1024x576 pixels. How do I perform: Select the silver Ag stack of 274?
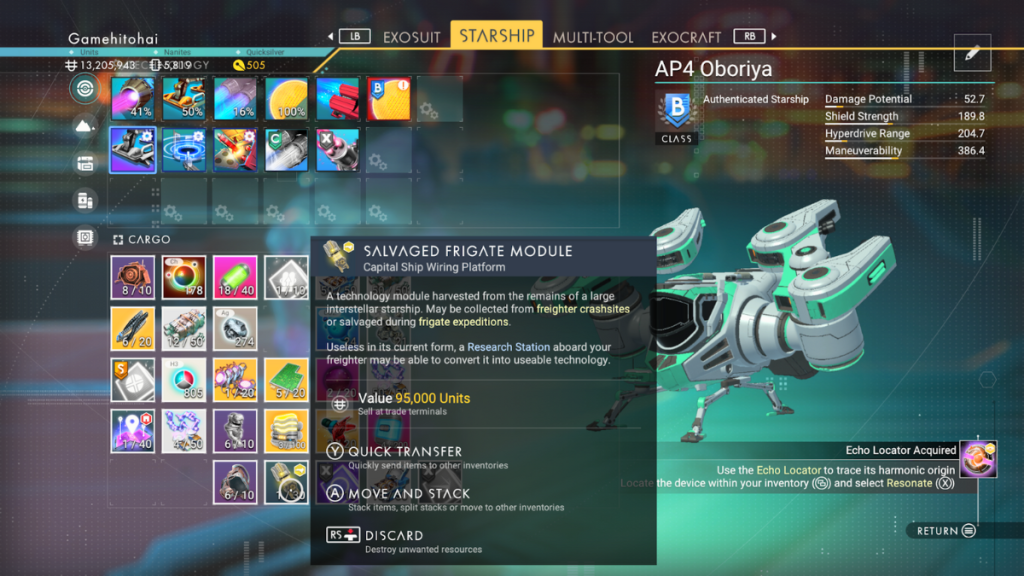[x=235, y=328]
